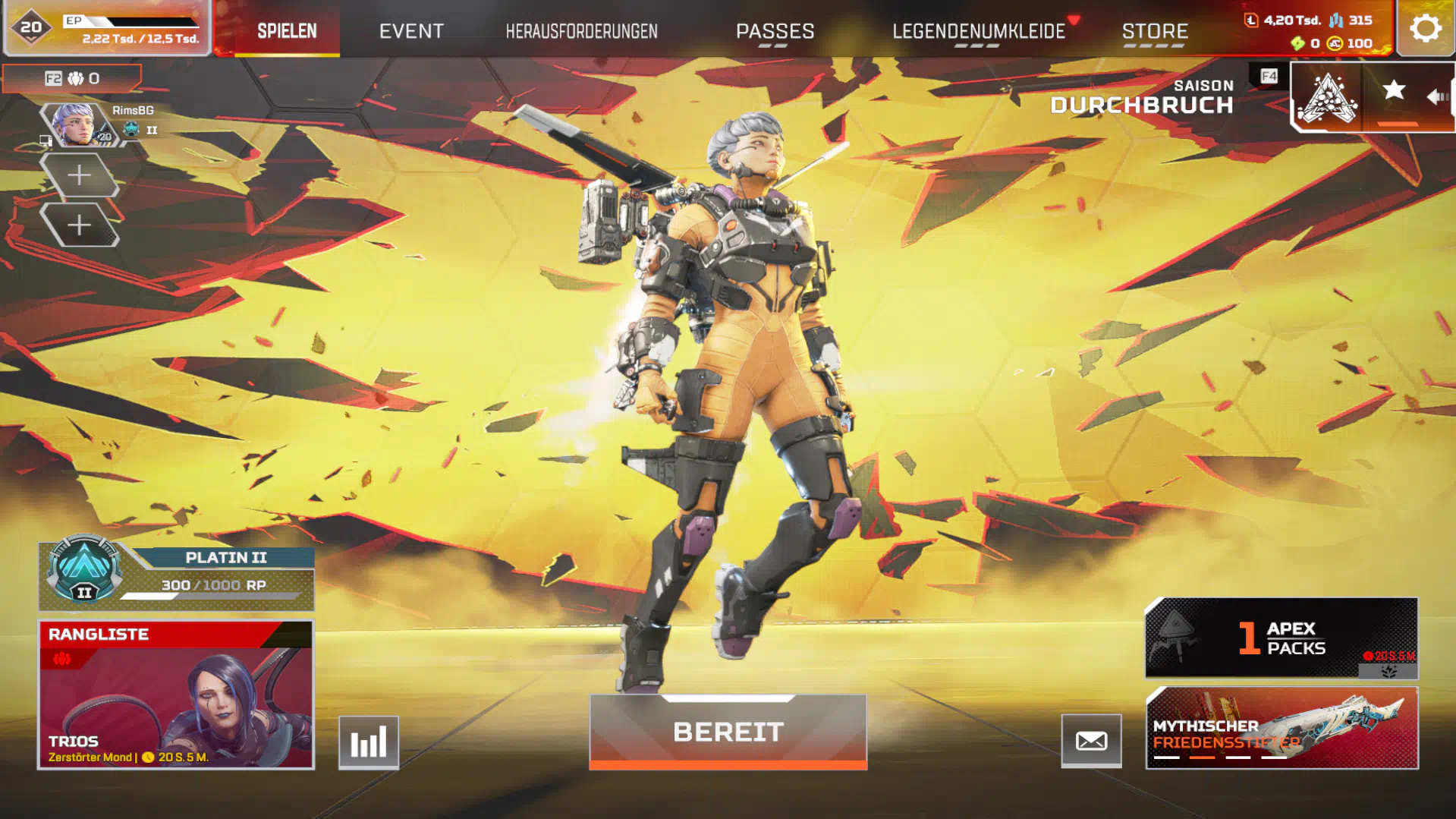Click the Bereit ready button
Image resolution: width=1456 pixels, height=819 pixels.
(x=728, y=732)
